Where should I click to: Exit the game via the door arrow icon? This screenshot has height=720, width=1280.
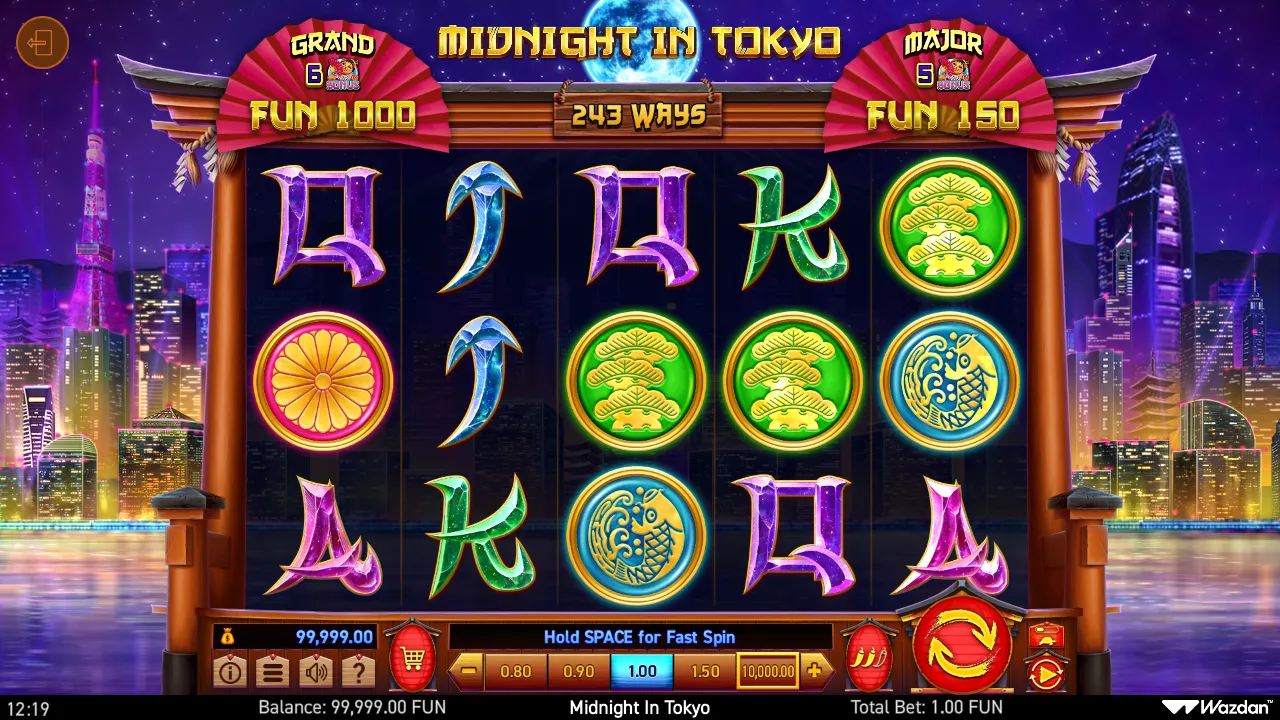pos(42,43)
